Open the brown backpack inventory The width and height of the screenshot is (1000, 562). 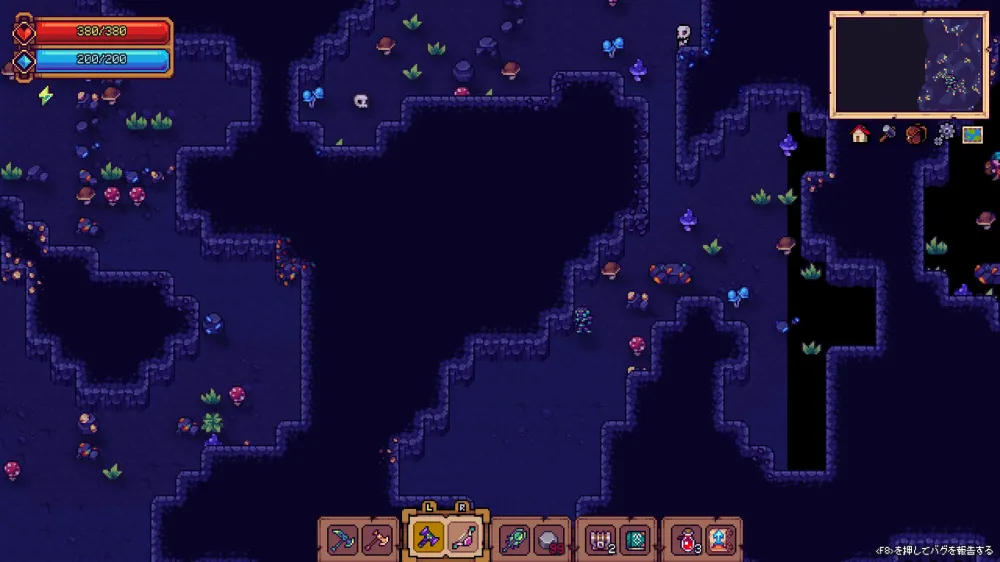click(915, 134)
